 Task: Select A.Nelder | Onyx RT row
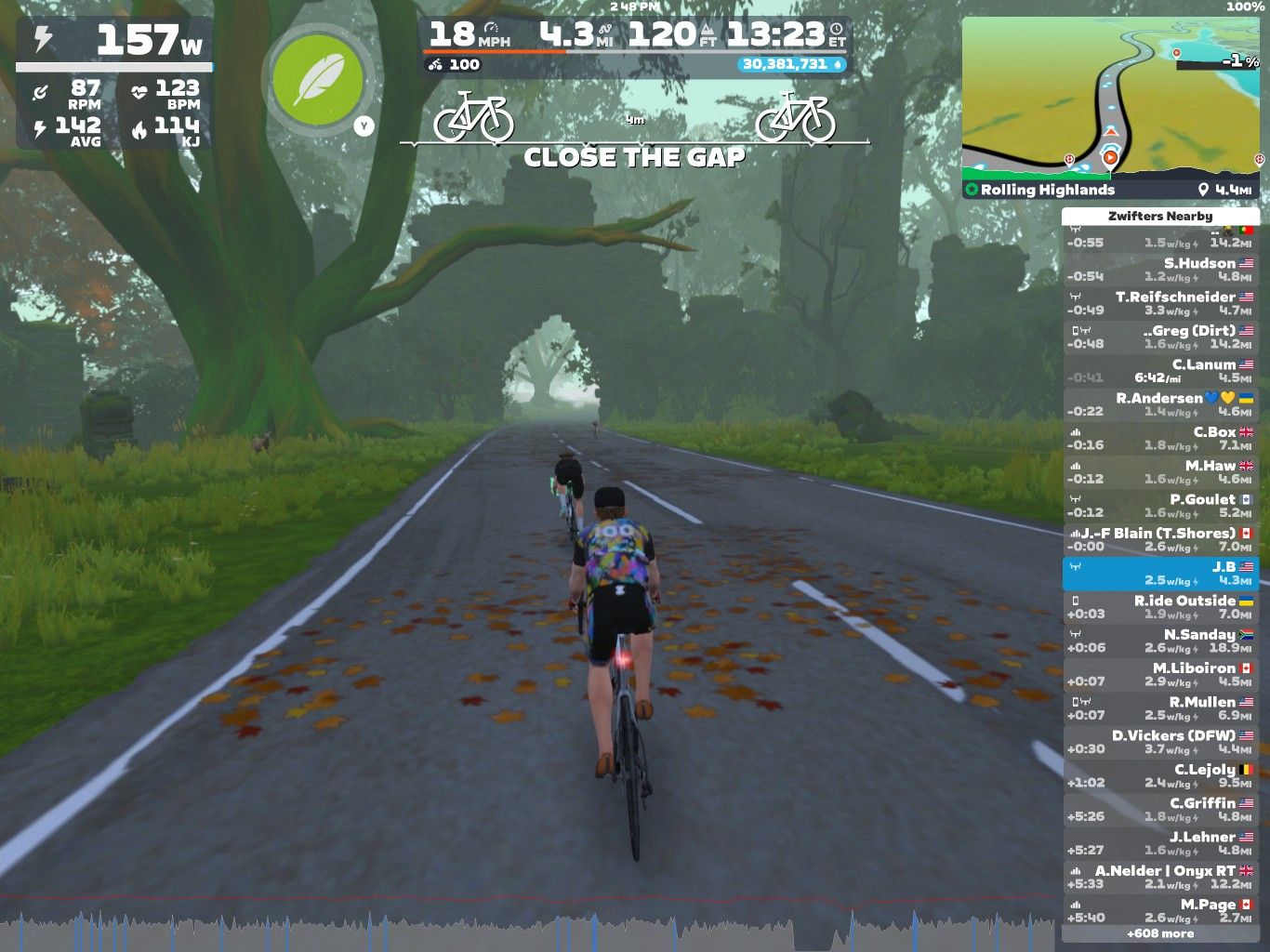pos(1160,877)
